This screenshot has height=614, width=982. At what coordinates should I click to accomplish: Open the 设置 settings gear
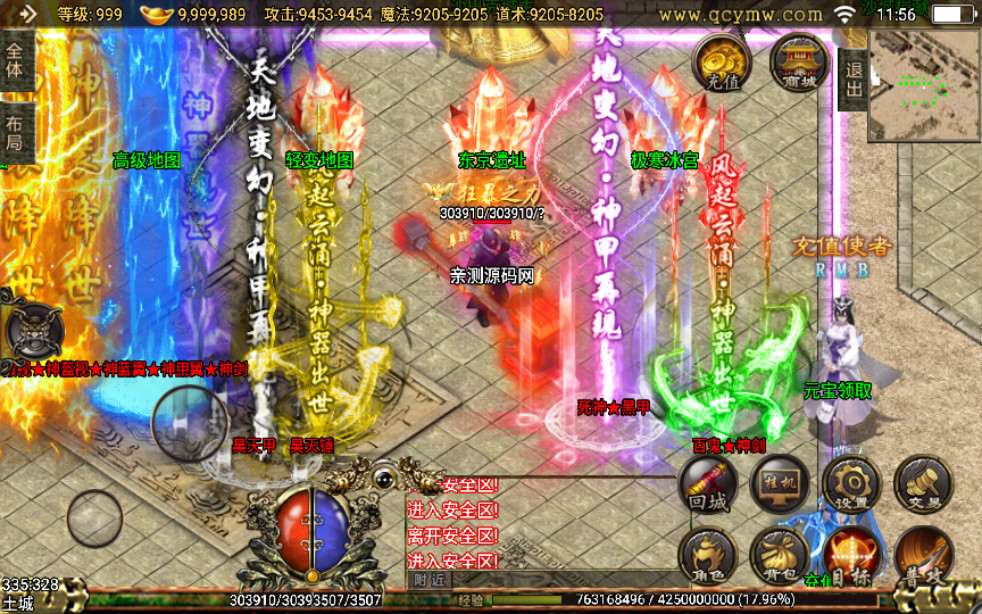coord(851,484)
